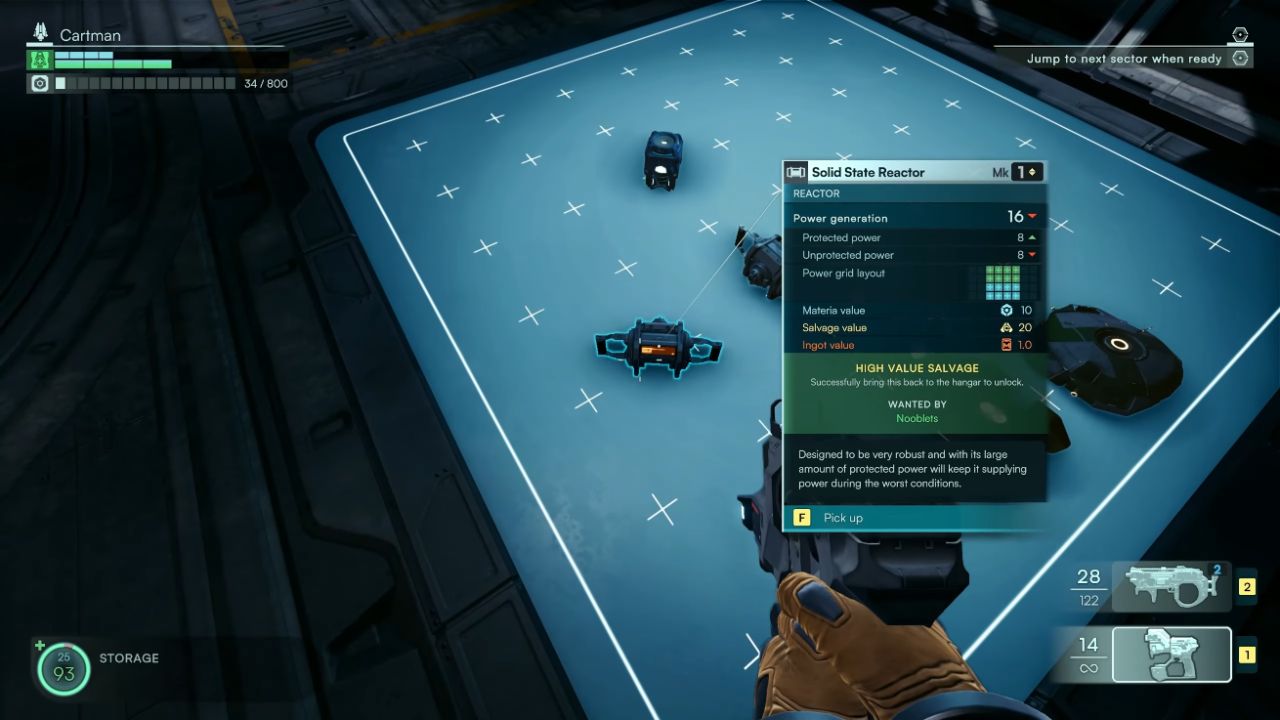Select the Solid State Reactor title
The image size is (1280, 720).
click(x=868, y=172)
